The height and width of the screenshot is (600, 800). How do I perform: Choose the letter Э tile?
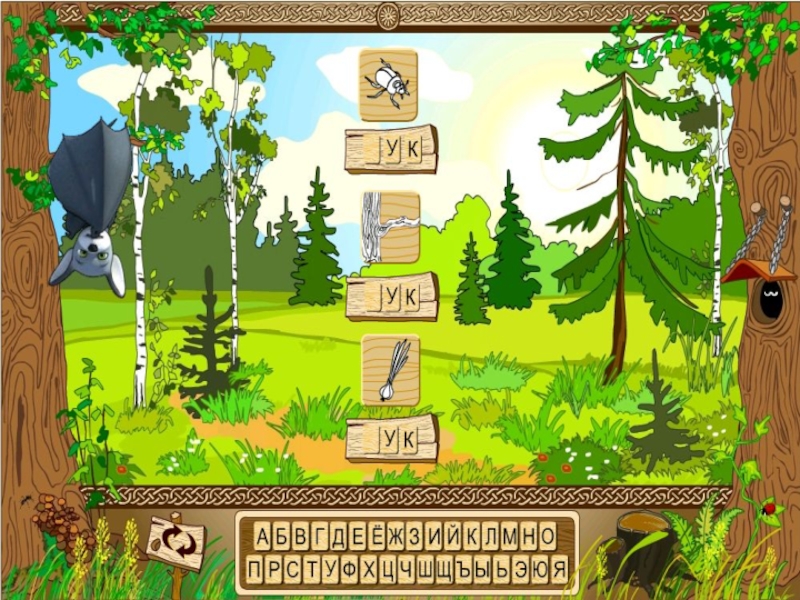tap(520, 570)
